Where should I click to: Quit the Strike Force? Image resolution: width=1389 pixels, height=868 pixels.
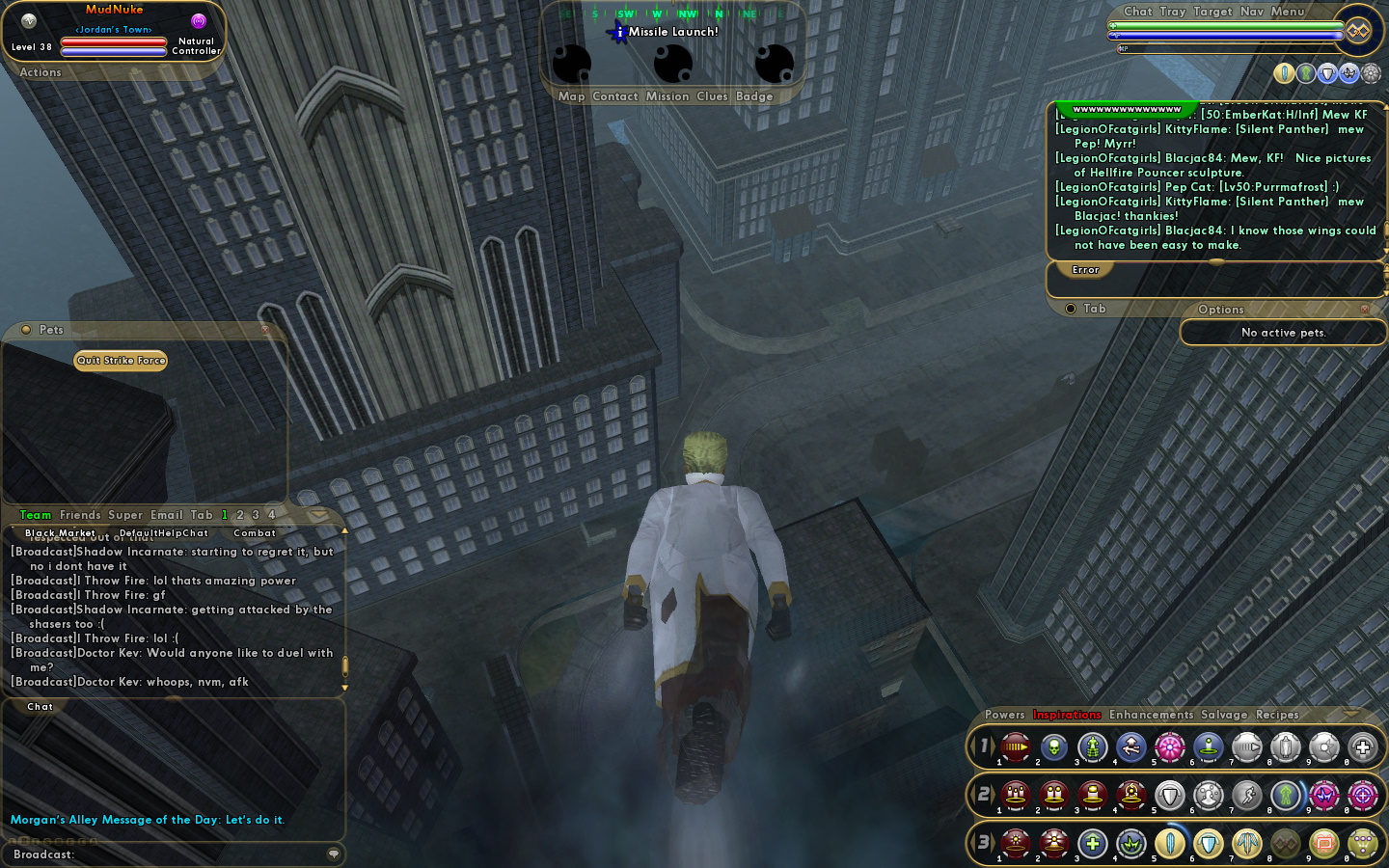pos(121,361)
